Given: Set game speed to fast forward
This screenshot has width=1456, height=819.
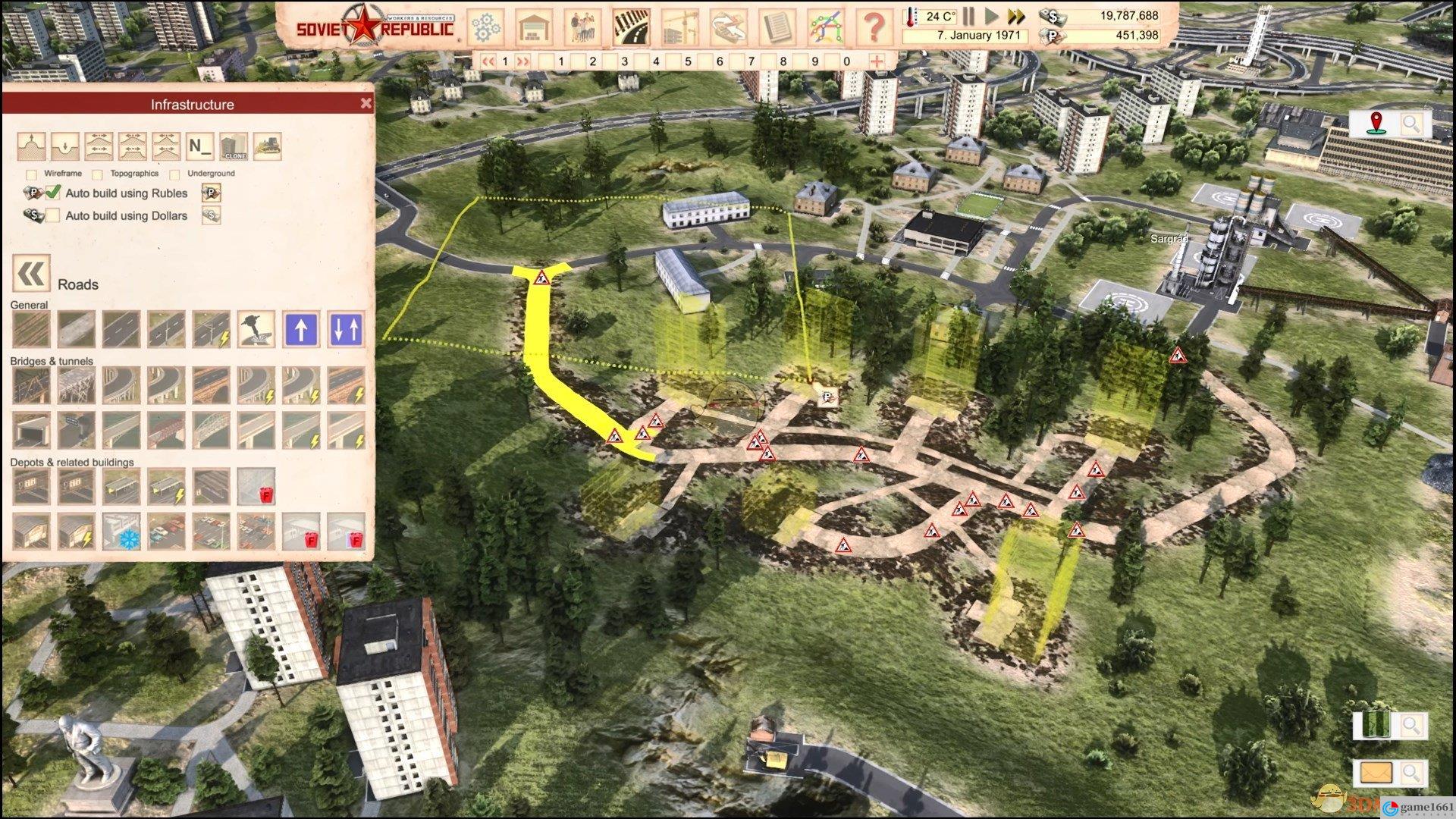Looking at the screenshot, I should (1016, 16).
